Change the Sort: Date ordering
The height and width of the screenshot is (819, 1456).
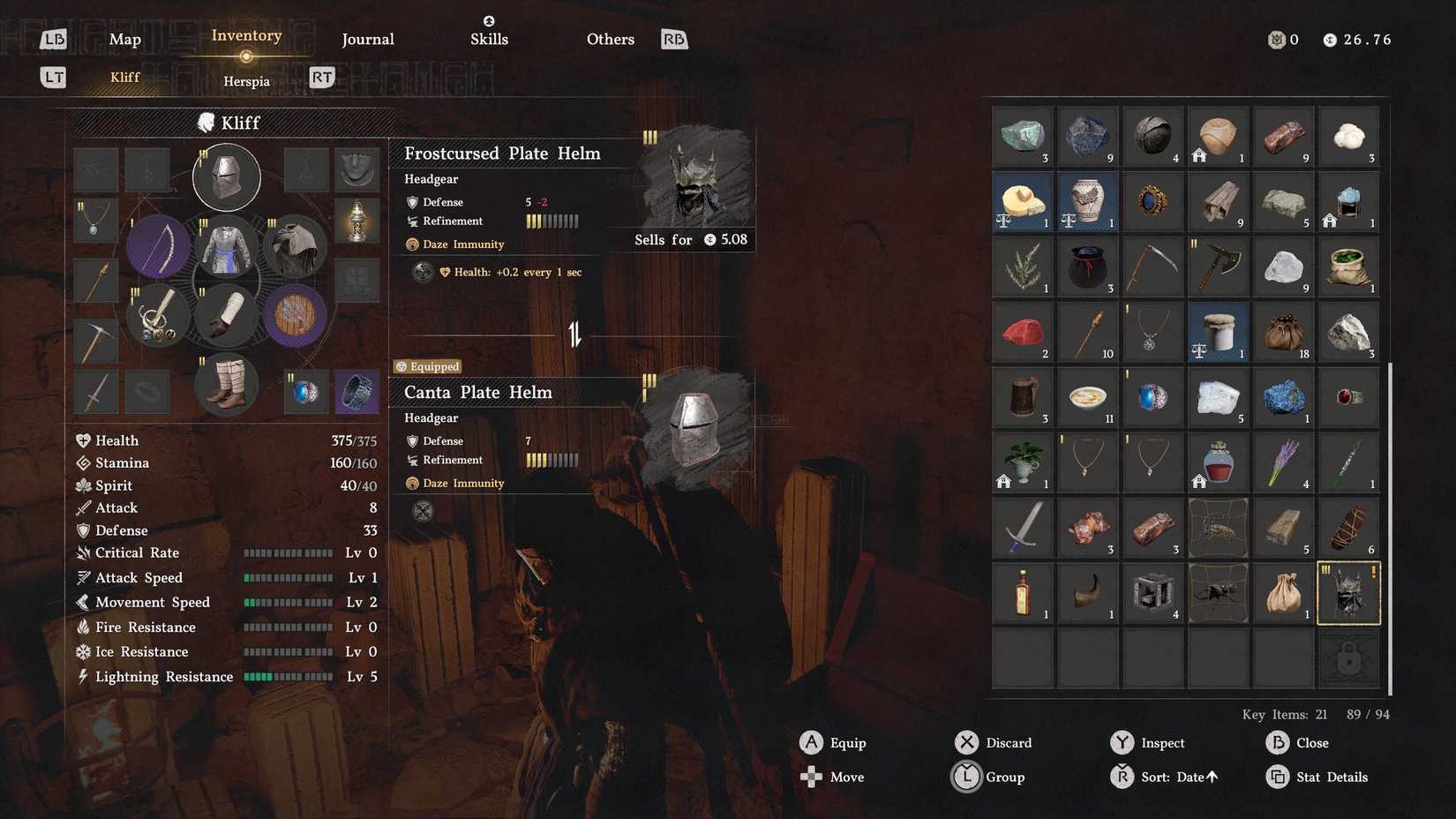pos(1174,777)
